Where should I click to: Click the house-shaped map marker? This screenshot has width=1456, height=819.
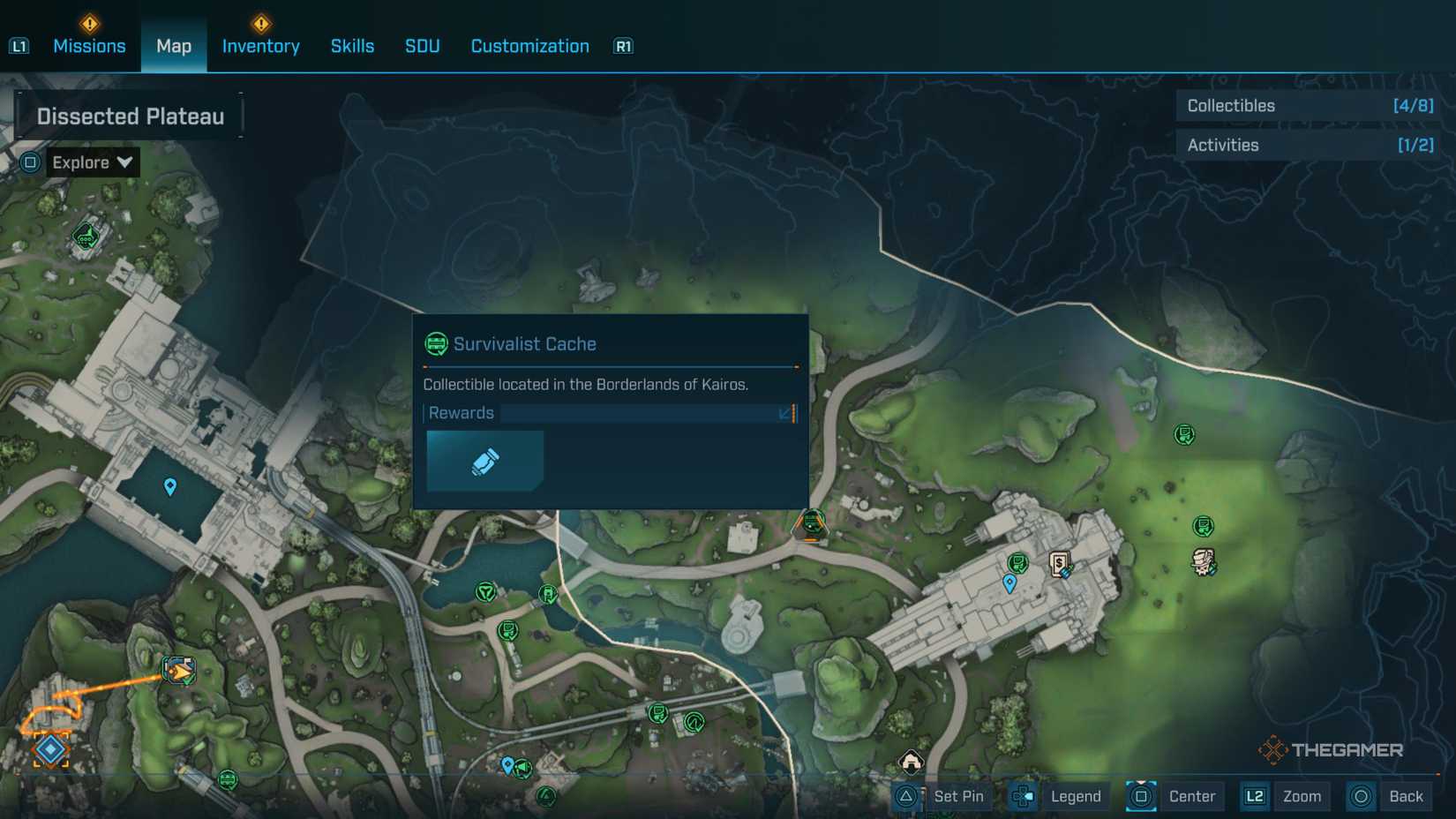911,760
